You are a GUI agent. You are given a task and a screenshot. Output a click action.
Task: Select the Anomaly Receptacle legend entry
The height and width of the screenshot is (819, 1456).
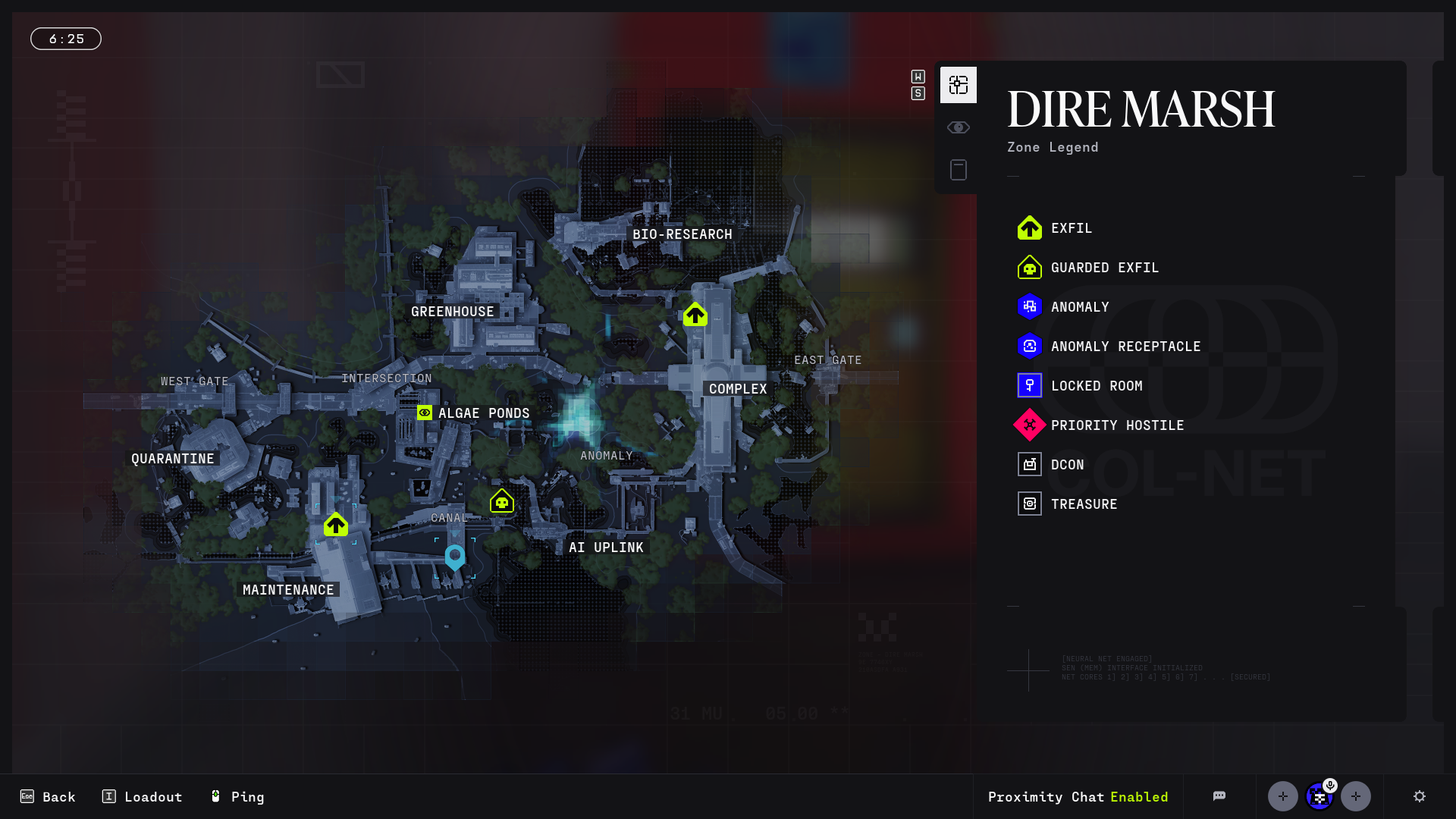[x=1125, y=347]
